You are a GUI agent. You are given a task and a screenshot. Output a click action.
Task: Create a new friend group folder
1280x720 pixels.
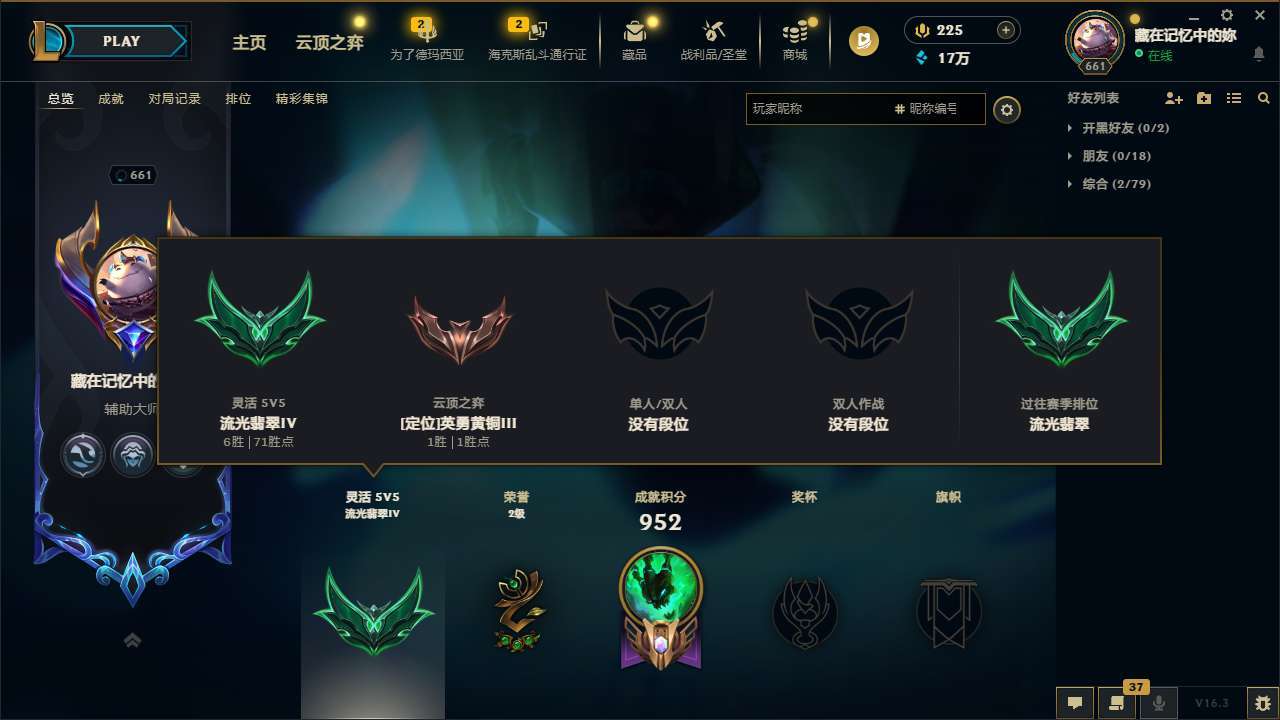point(1203,98)
